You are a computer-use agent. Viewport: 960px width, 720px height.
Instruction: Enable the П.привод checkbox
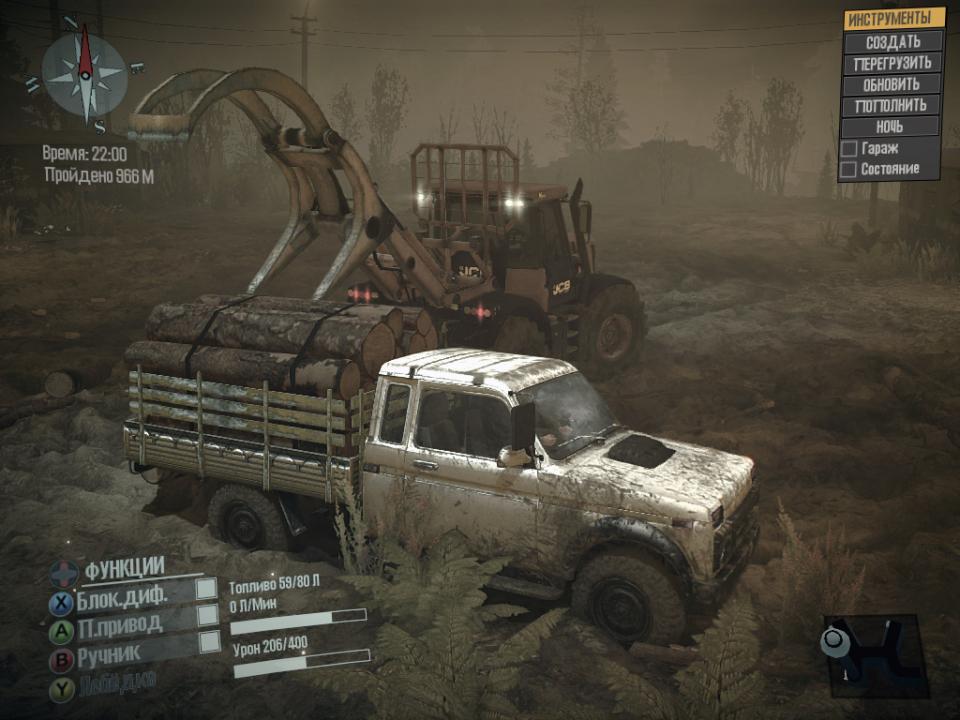tap(206, 615)
